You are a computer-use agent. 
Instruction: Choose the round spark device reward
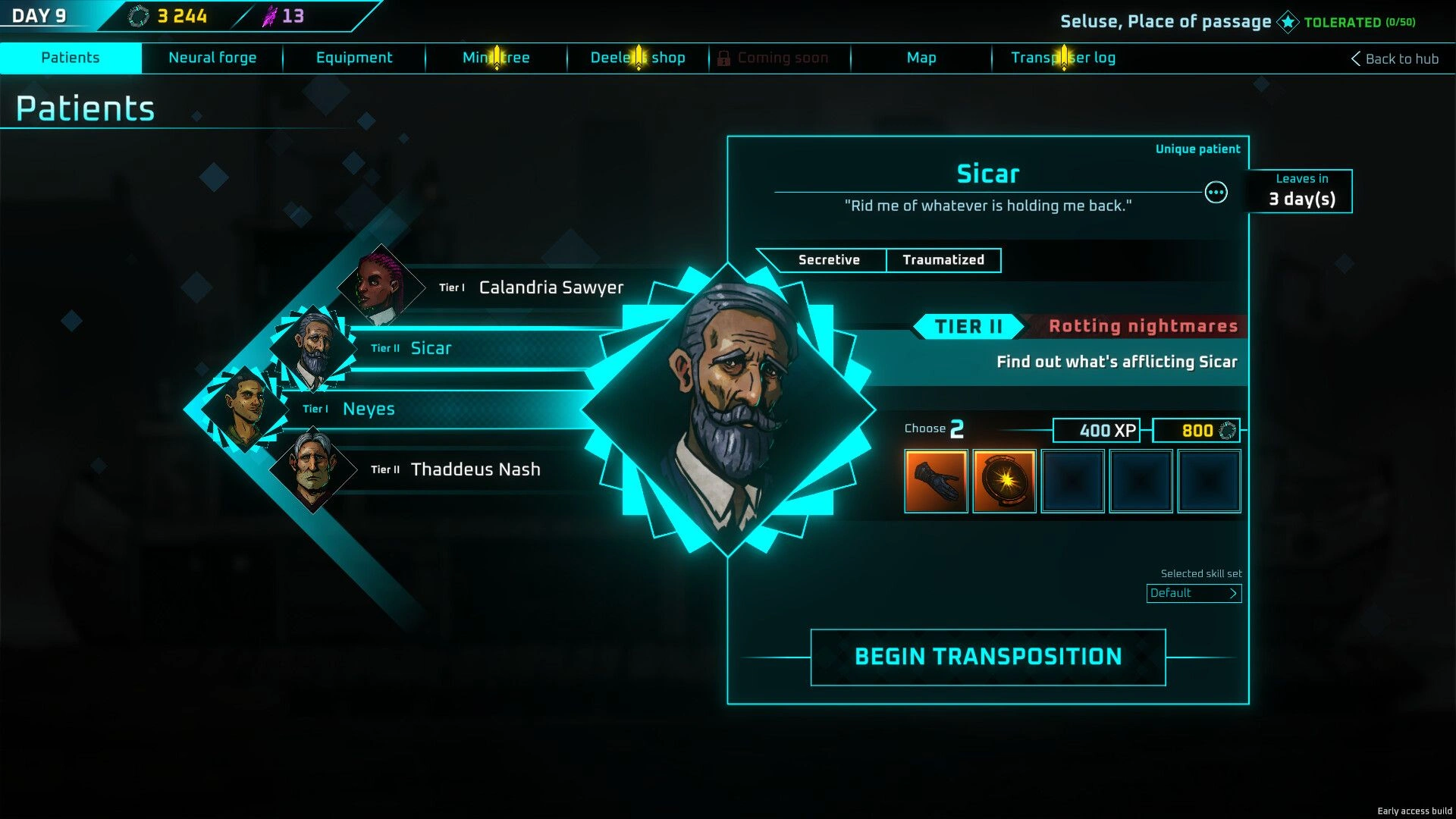coord(1004,481)
